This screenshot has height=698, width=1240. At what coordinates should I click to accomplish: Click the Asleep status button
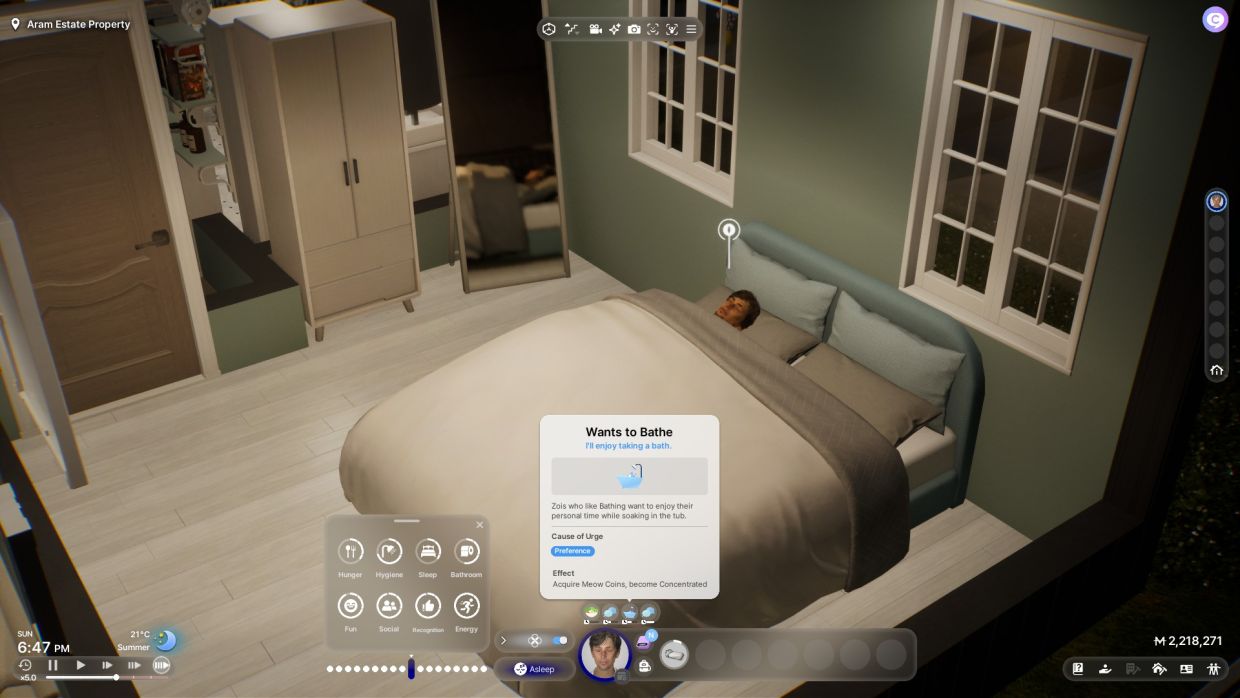pos(535,669)
